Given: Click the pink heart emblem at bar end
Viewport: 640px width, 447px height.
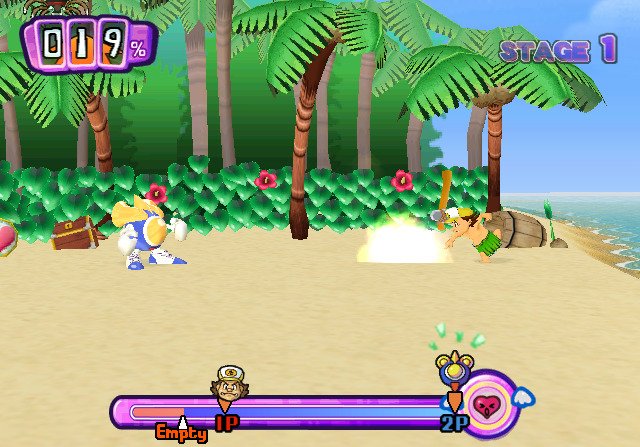Looking at the screenshot, I should coord(489,405).
